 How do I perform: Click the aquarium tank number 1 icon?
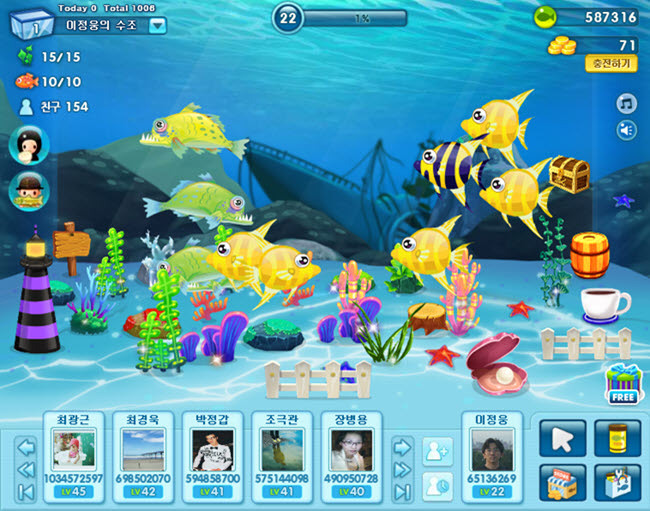31,27
